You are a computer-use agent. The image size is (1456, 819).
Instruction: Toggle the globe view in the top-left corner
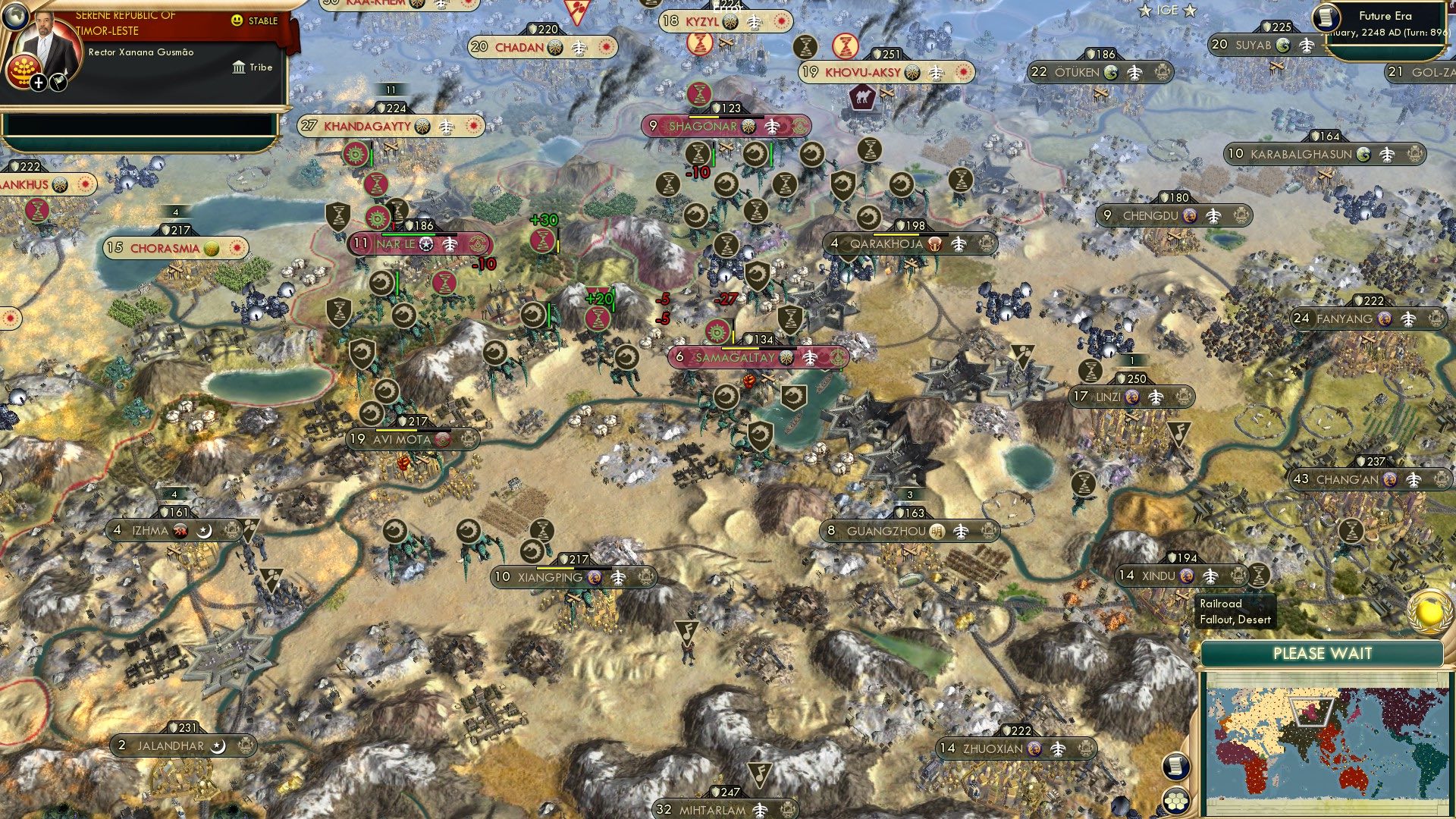pos(17,14)
